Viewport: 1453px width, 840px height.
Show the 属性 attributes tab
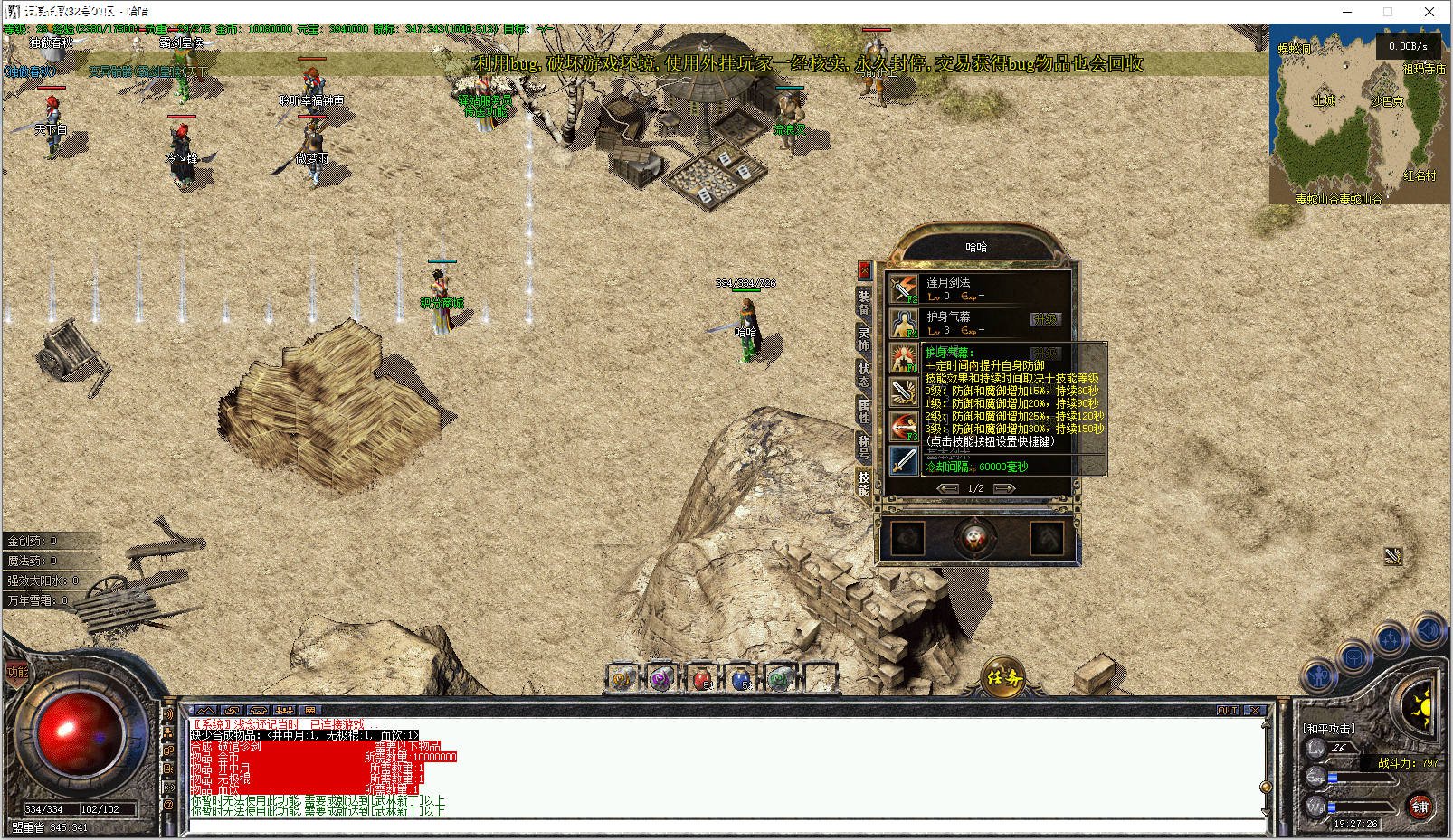point(864,411)
